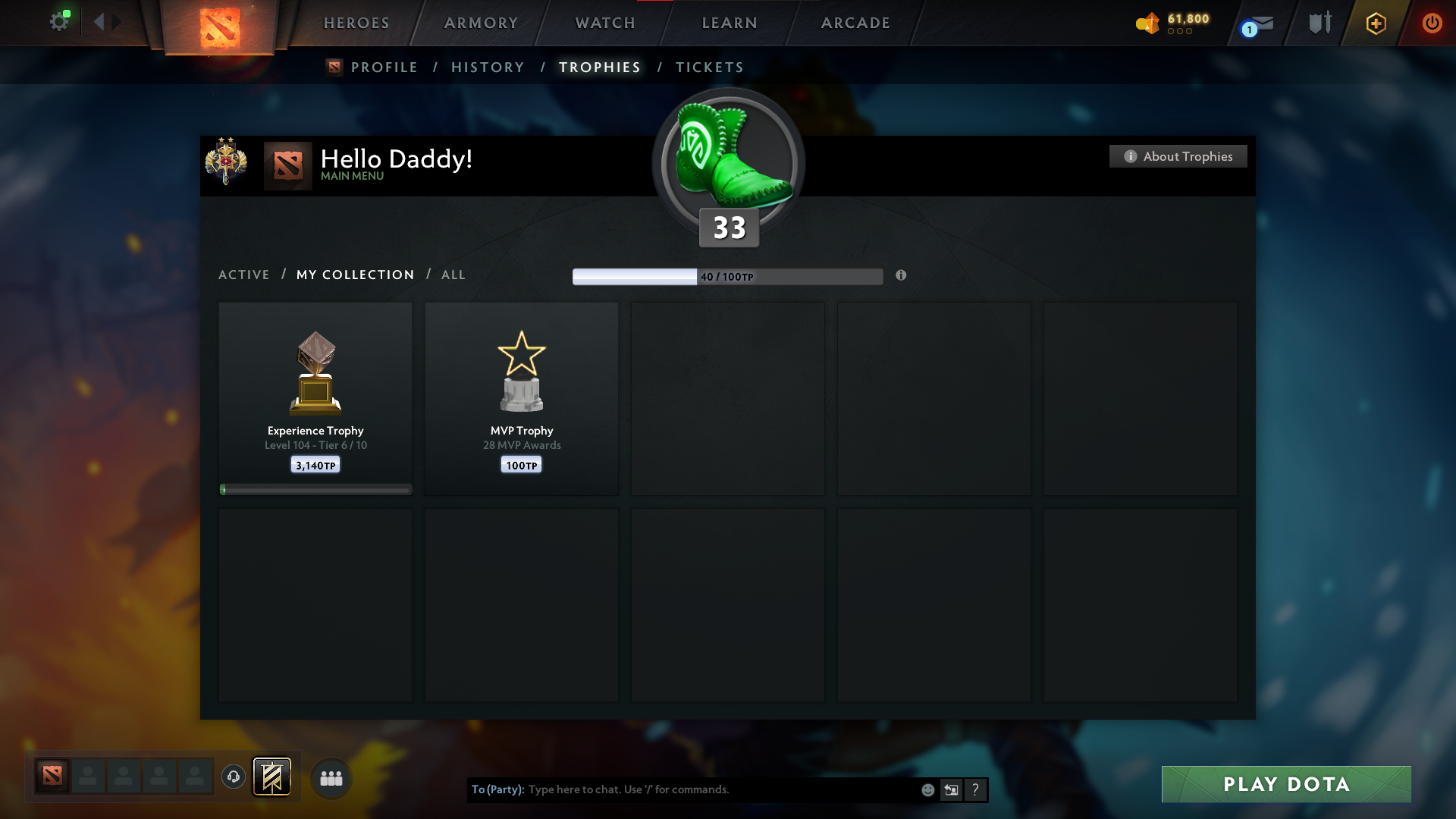Image resolution: width=1456 pixels, height=819 pixels.
Task: Open the ARCADE menu
Action: pos(854,23)
